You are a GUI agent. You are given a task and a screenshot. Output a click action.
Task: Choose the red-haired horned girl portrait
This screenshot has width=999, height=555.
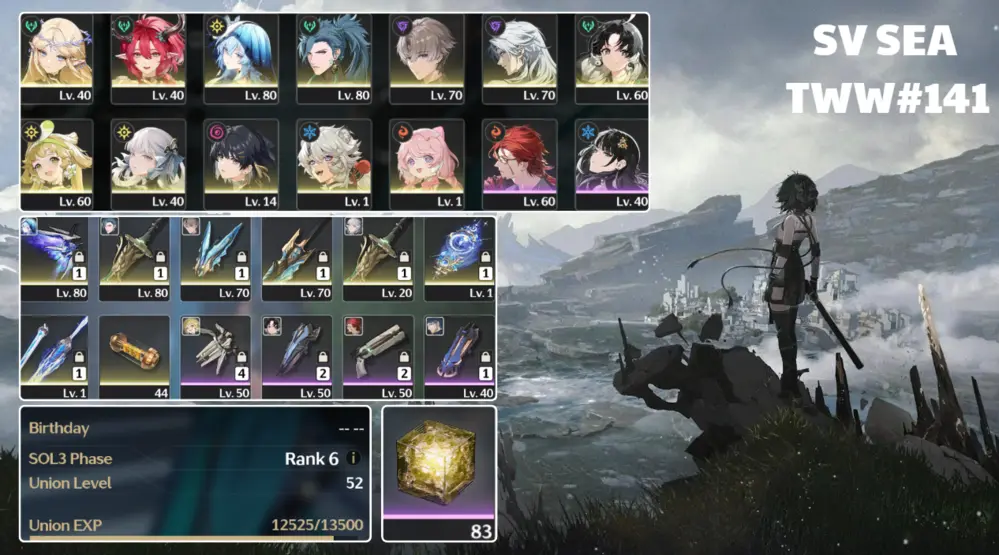[x=149, y=56]
